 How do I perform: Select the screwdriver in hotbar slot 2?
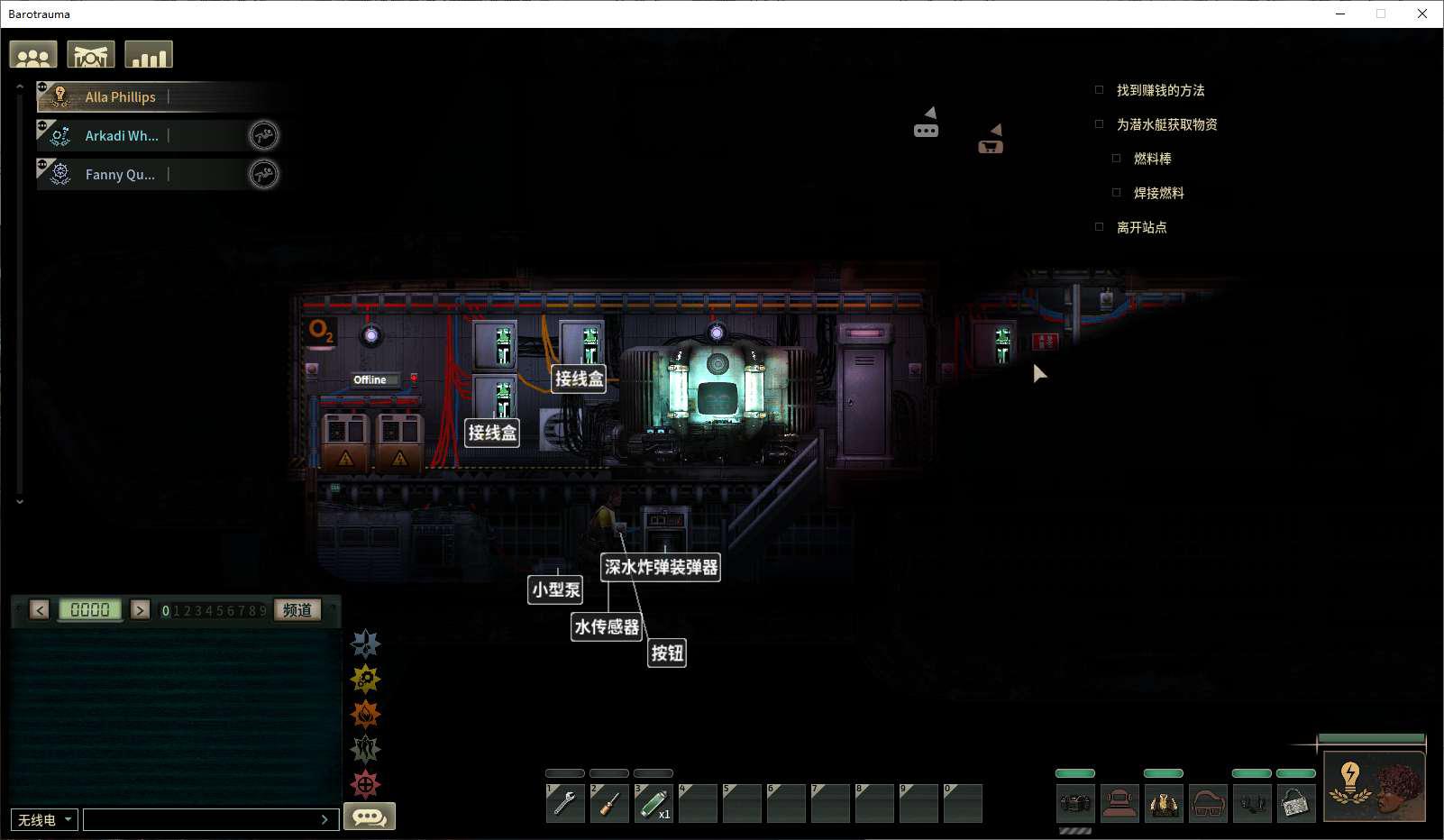click(609, 802)
